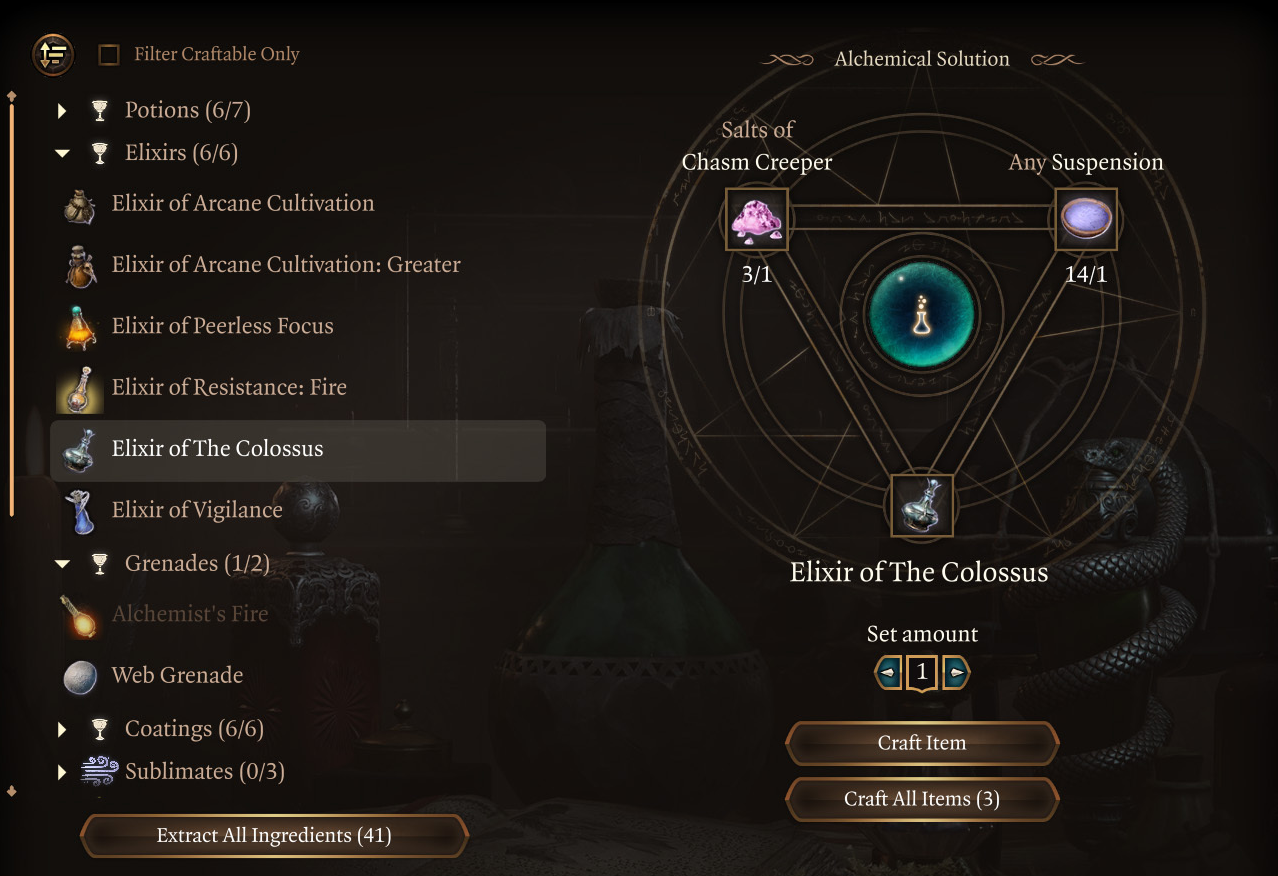Collapse the Elixirs category
The height and width of the screenshot is (876, 1278).
[x=62, y=154]
